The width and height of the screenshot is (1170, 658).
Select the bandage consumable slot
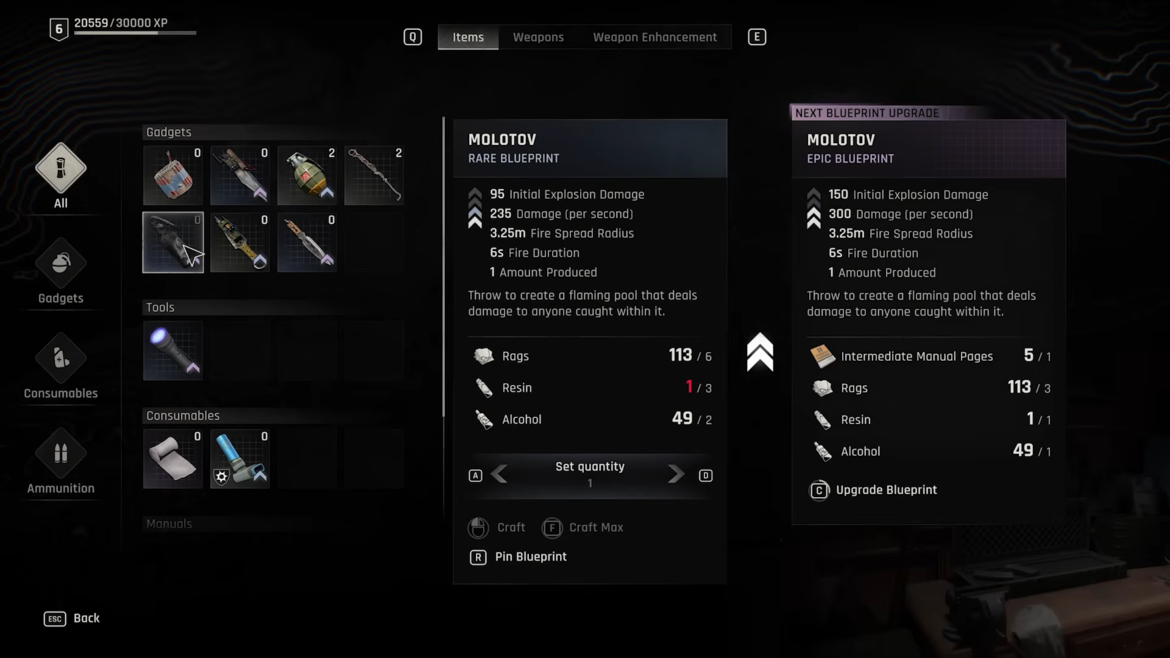(173, 459)
